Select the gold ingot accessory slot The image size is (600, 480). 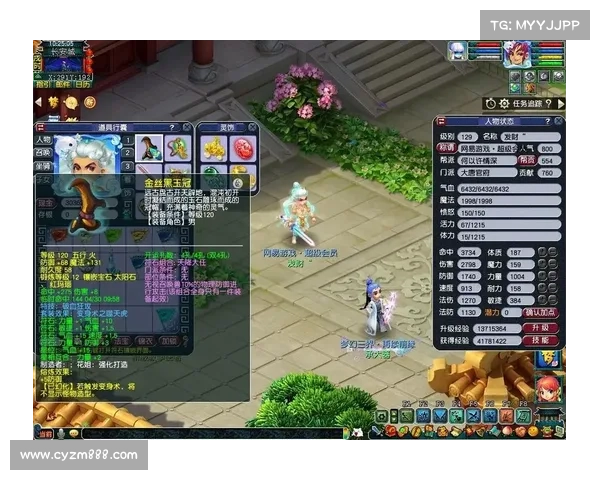point(214,148)
